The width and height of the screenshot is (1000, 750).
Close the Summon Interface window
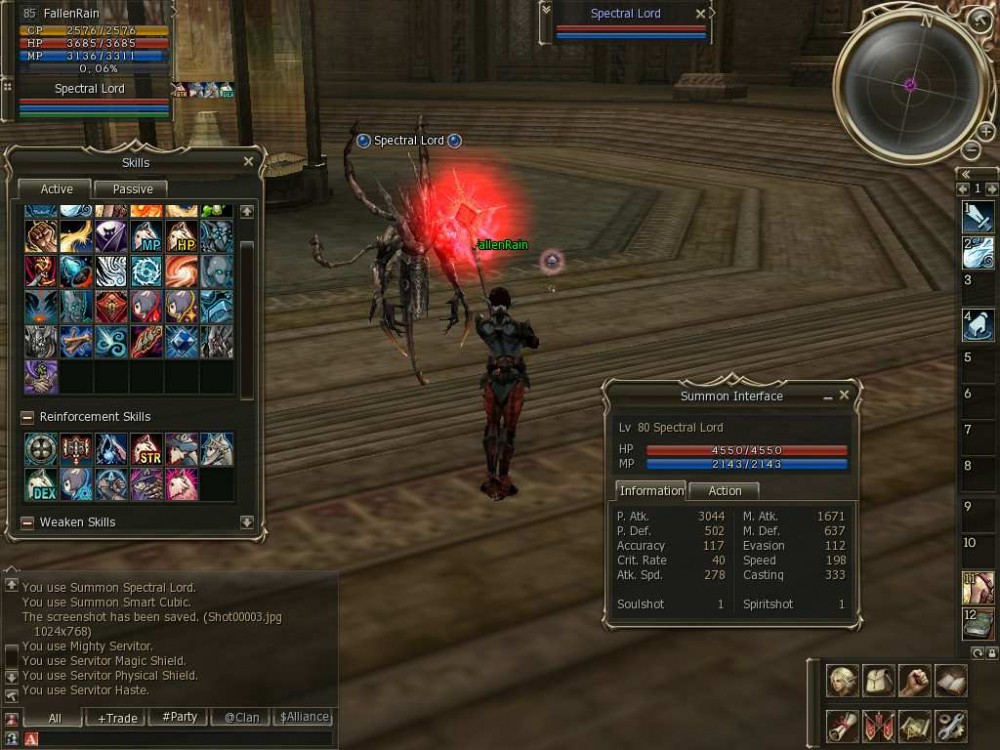[844, 396]
